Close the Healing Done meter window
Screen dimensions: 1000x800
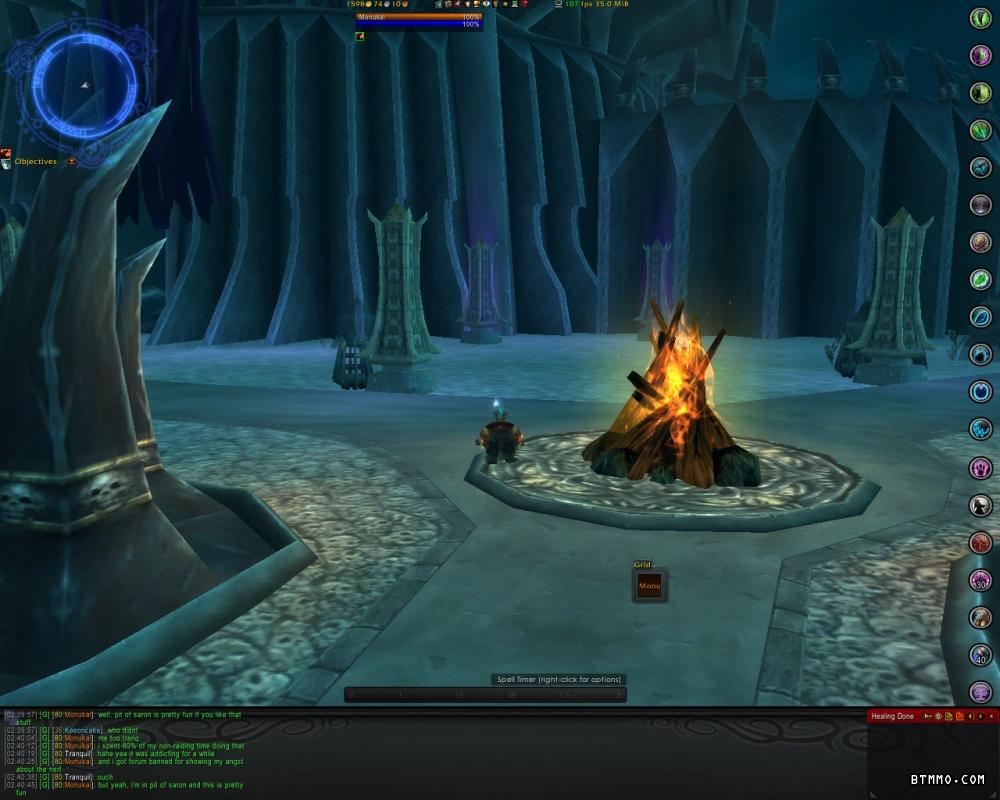993,716
